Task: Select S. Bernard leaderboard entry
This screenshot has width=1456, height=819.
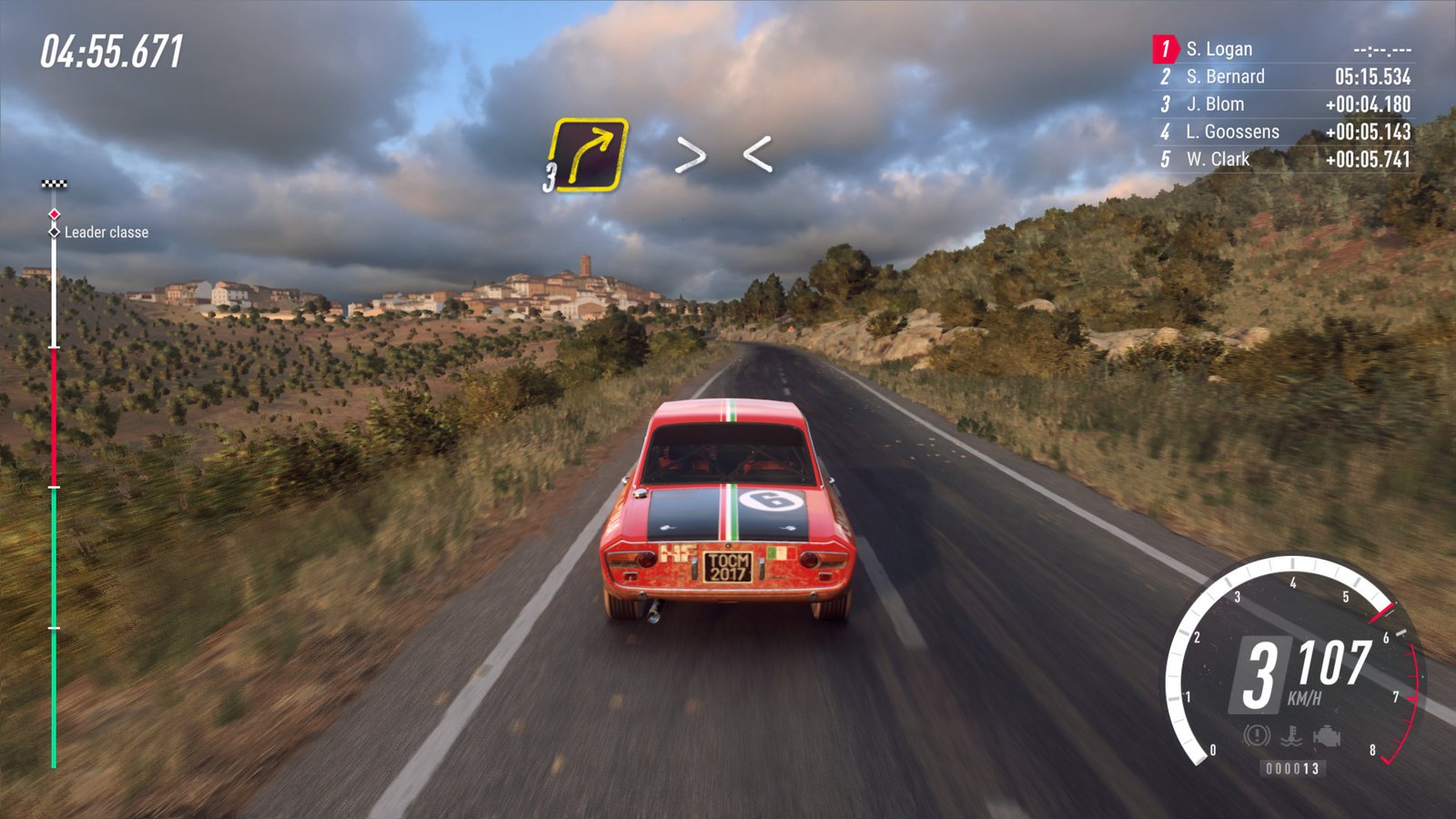Action: point(1283,76)
